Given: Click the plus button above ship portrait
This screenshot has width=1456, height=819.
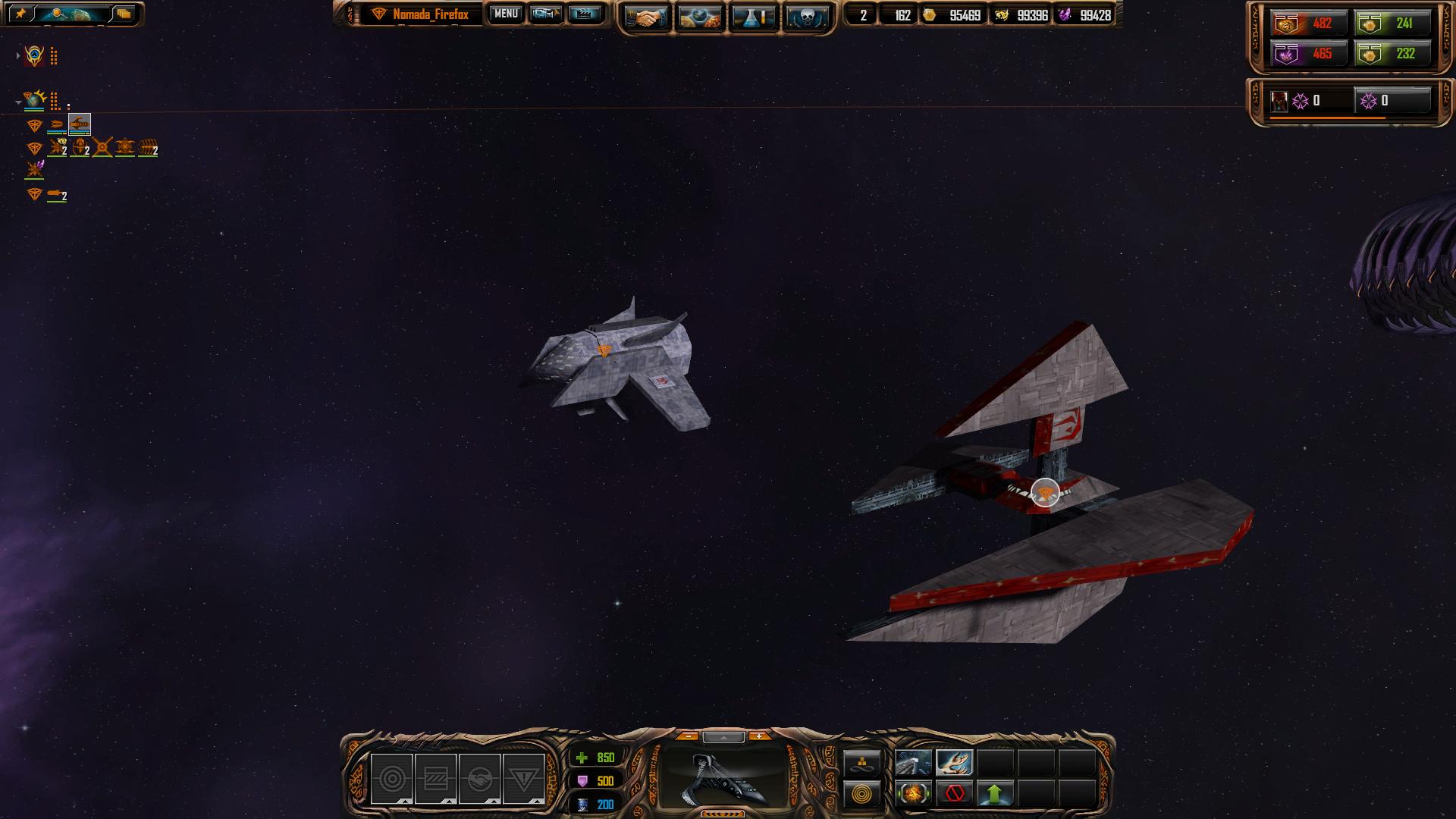Looking at the screenshot, I should 758,736.
